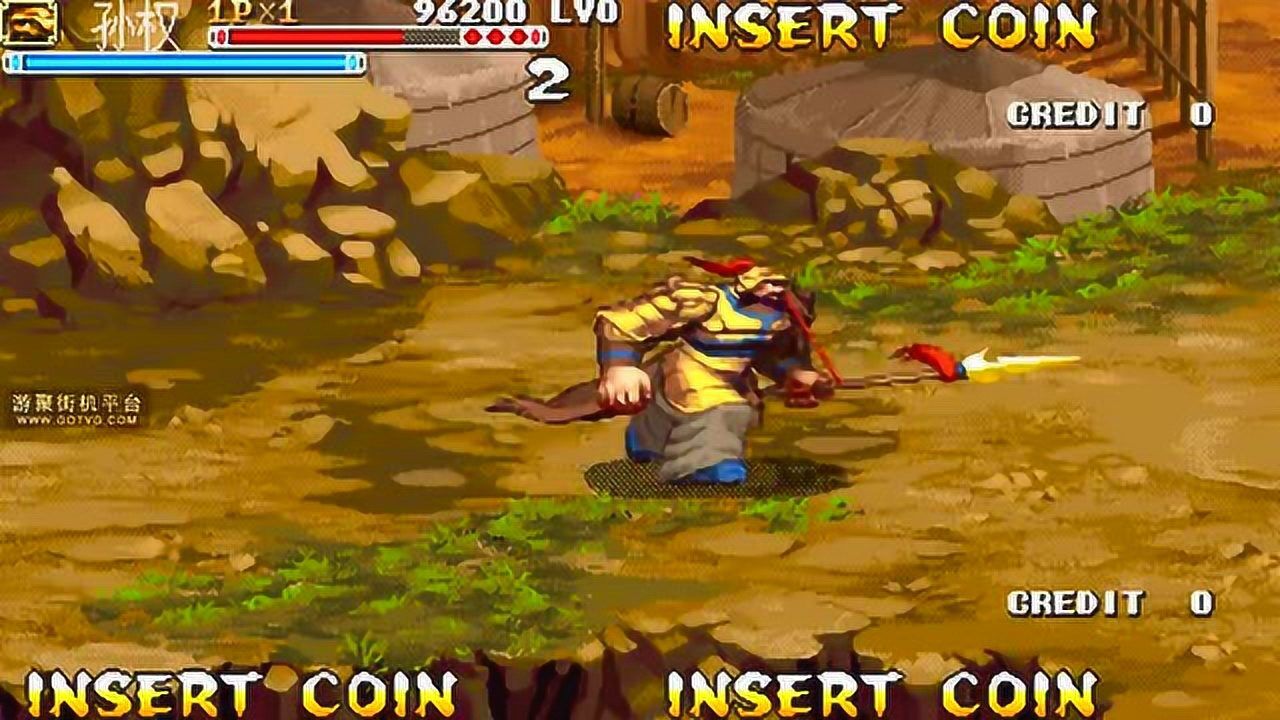Click the third red diamond gem
Screen dimensions: 1280x720
[519, 36]
